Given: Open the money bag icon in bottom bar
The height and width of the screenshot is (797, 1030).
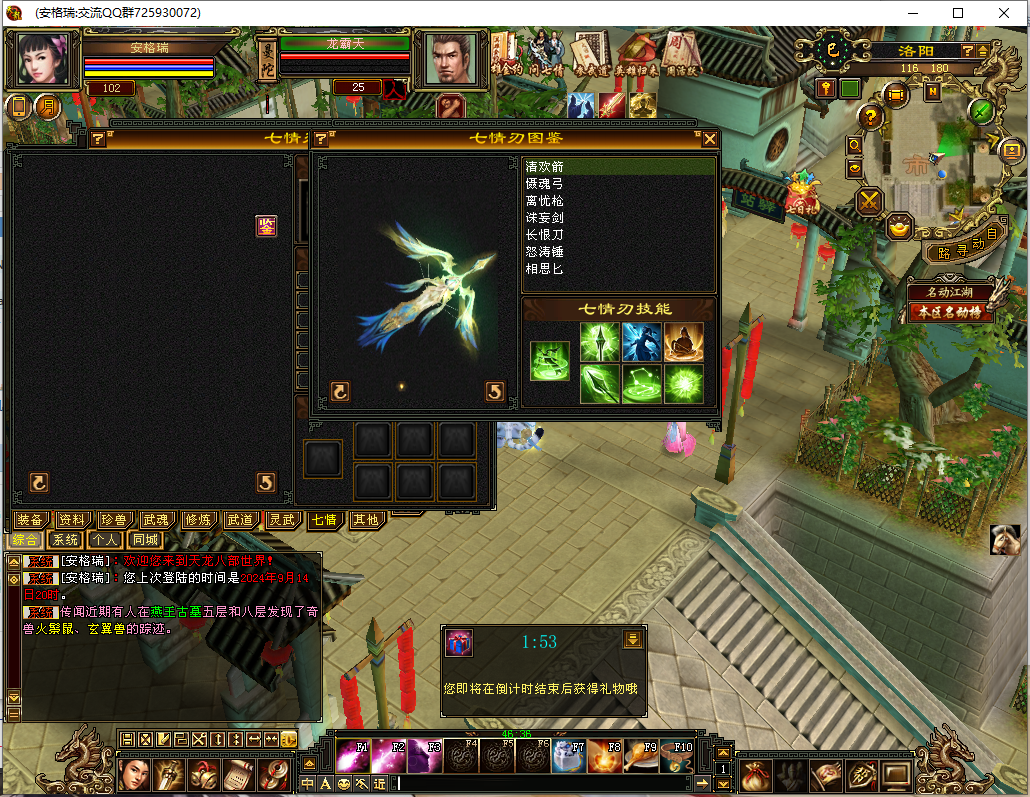Looking at the screenshot, I should tap(755, 775).
